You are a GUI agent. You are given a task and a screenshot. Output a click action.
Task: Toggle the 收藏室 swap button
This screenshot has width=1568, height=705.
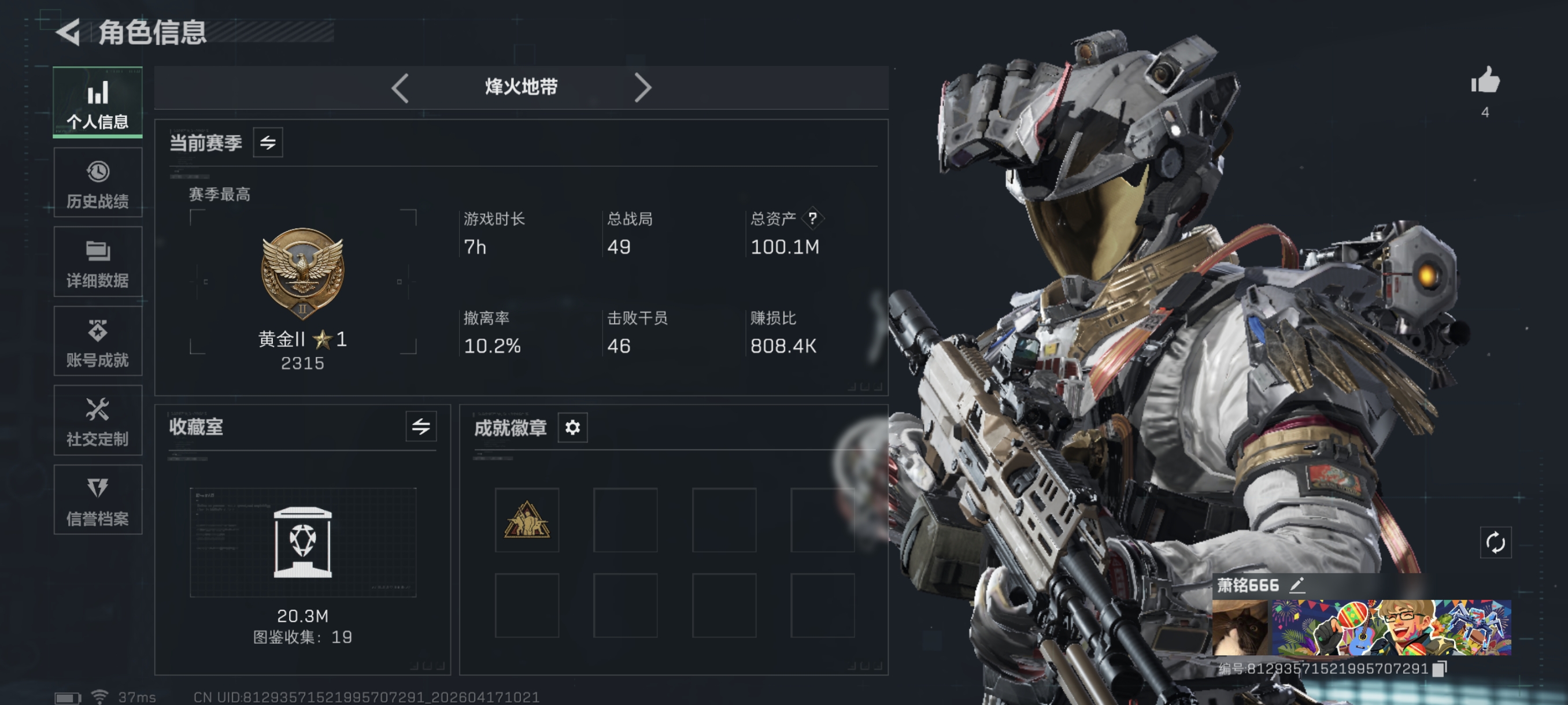click(x=420, y=427)
